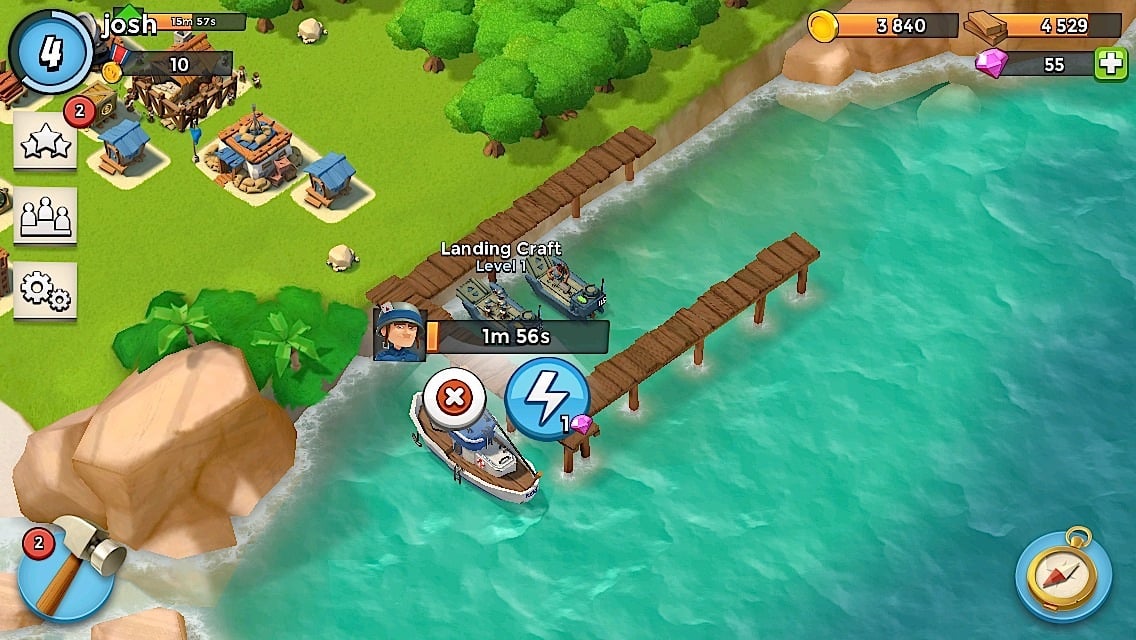Speed up training with the lightning bolt button
Viewport: 1136px width, 640px height.
click(545, 400)
